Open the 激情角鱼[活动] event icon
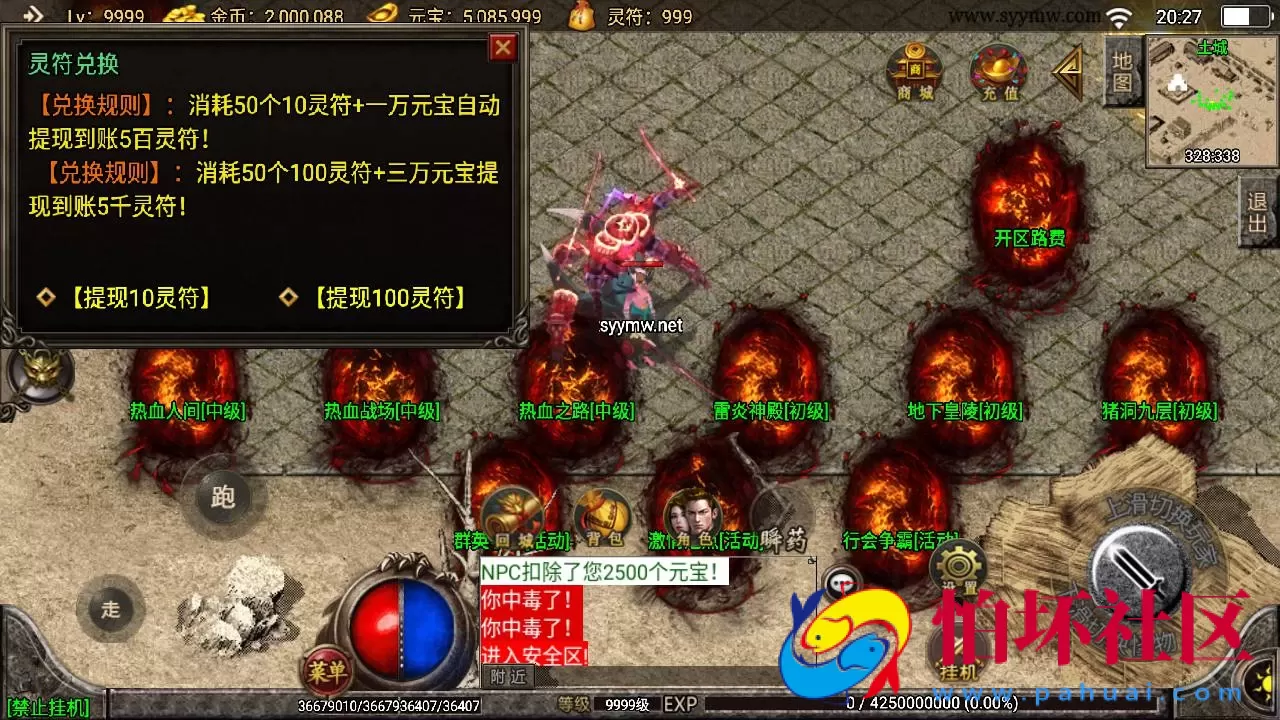Image resolution: width=1280 pixels, height=720 pixels. click(692, 512)
